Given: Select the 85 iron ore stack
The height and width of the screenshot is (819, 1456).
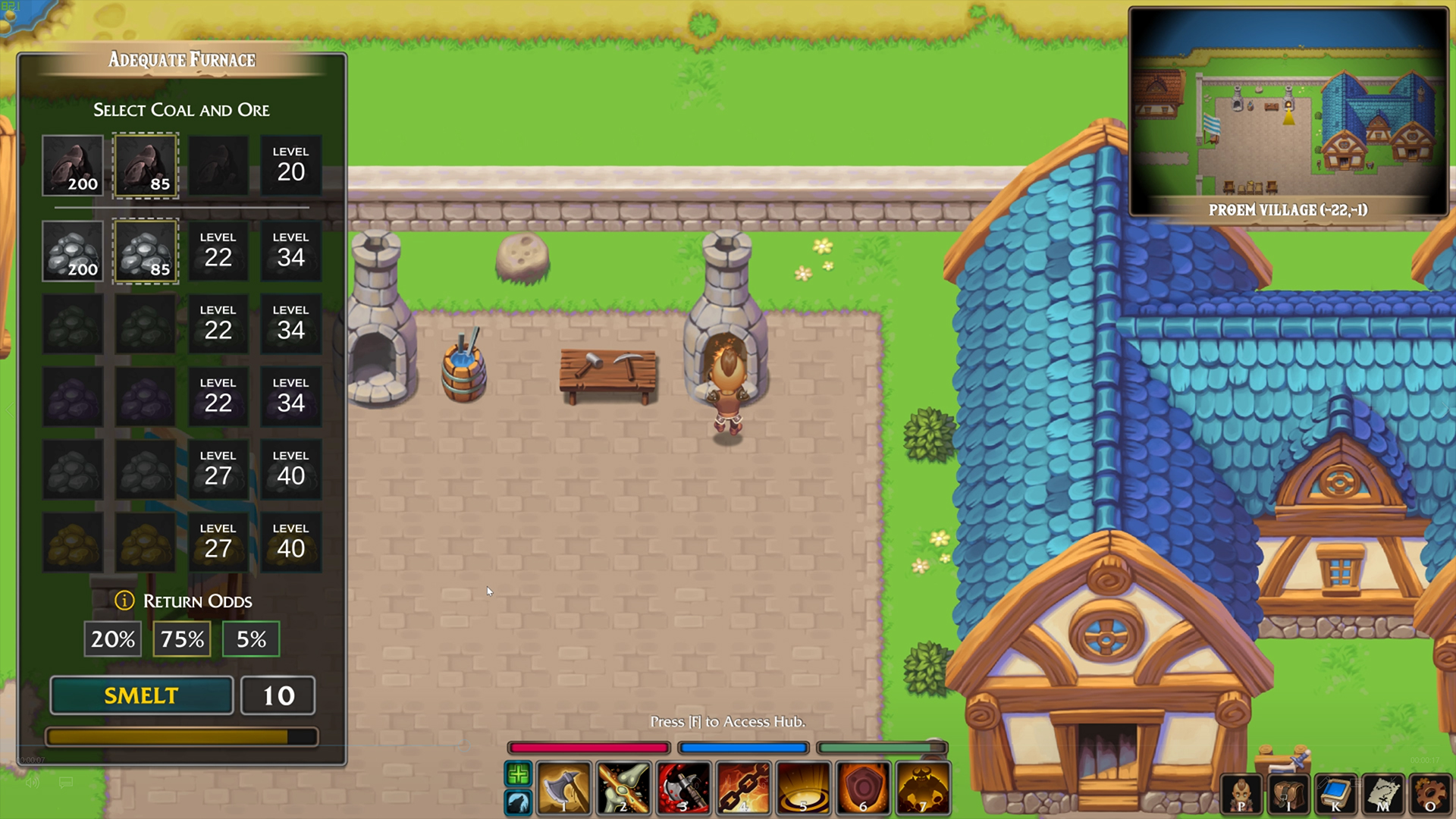Looking at the screenshot, I should pyautogui.click(x=146, y=251).
